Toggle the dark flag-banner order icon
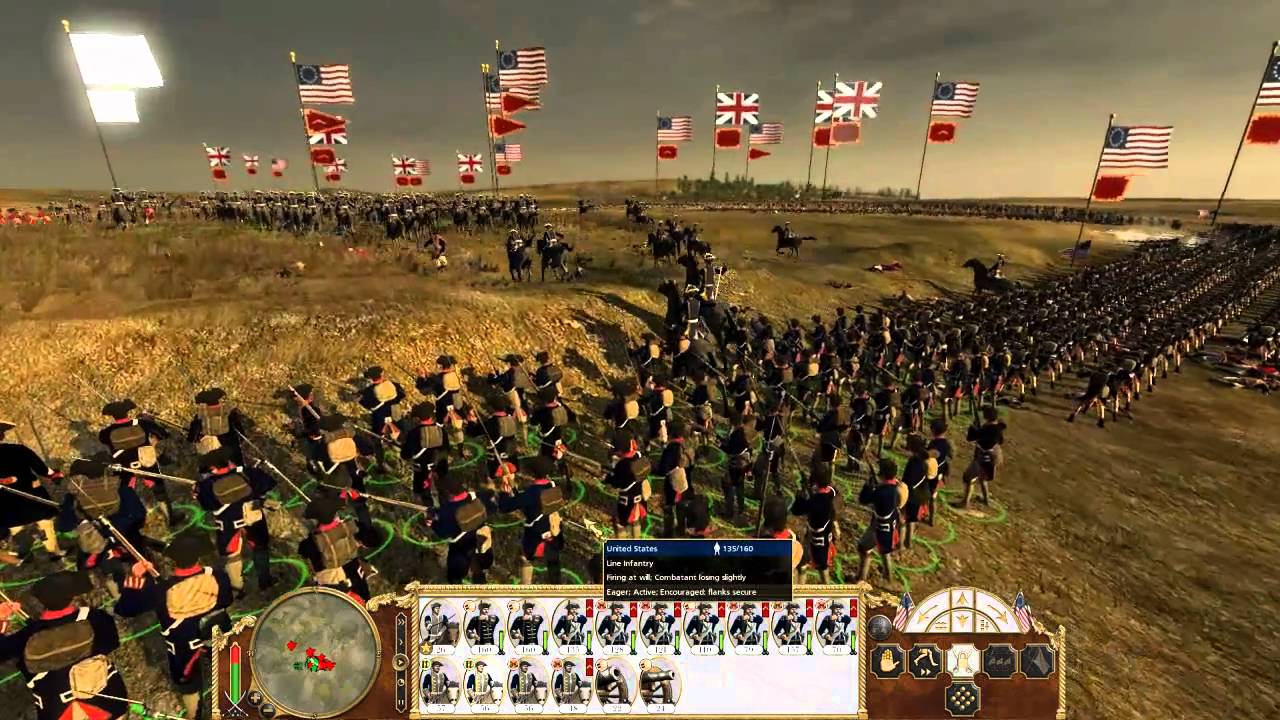The height and width of the screenshot is (720, 1280). (1036, 661)
